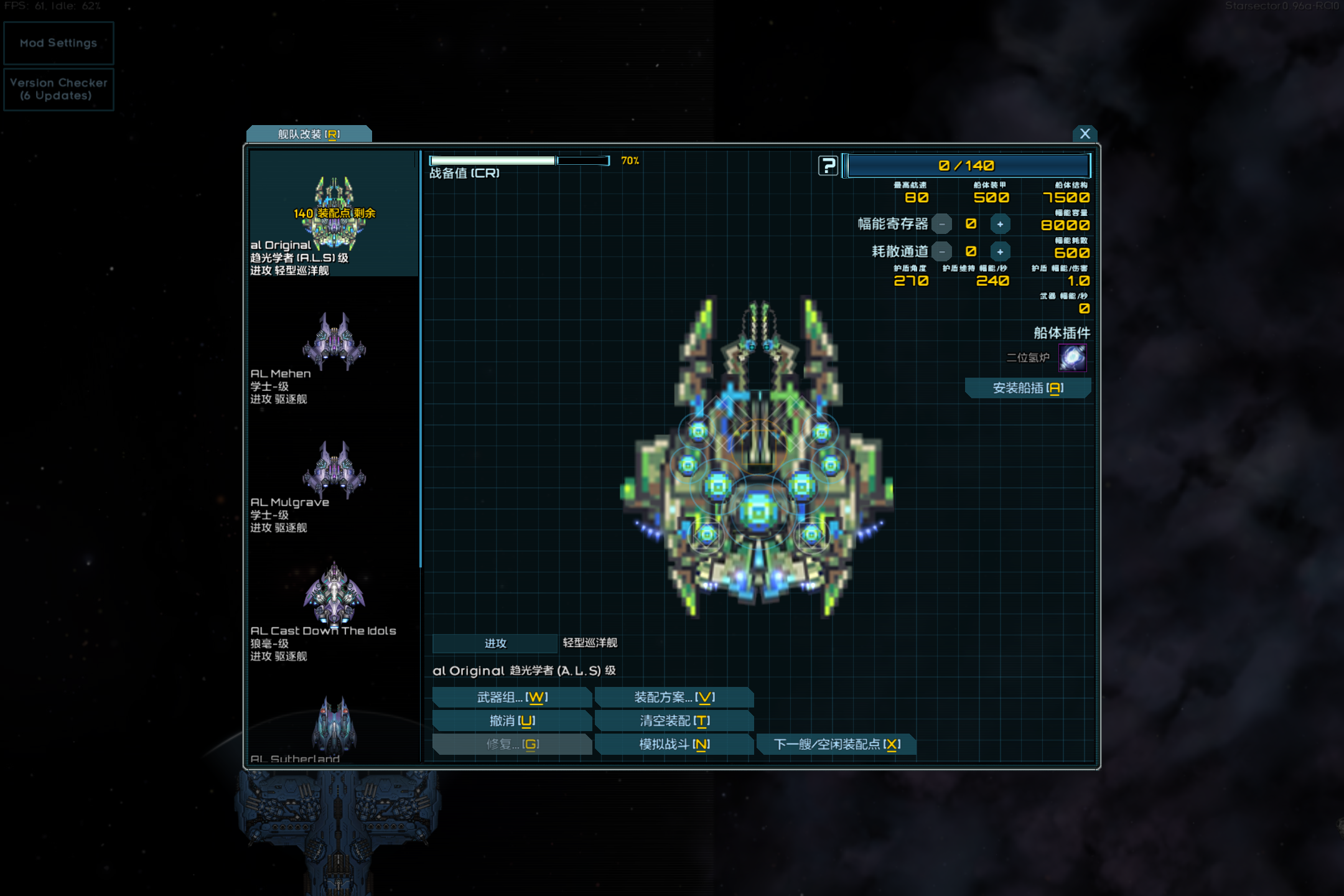Remove one 耗散通道 vent with minus
The image size is (1344, 896).
click(942, 251)
